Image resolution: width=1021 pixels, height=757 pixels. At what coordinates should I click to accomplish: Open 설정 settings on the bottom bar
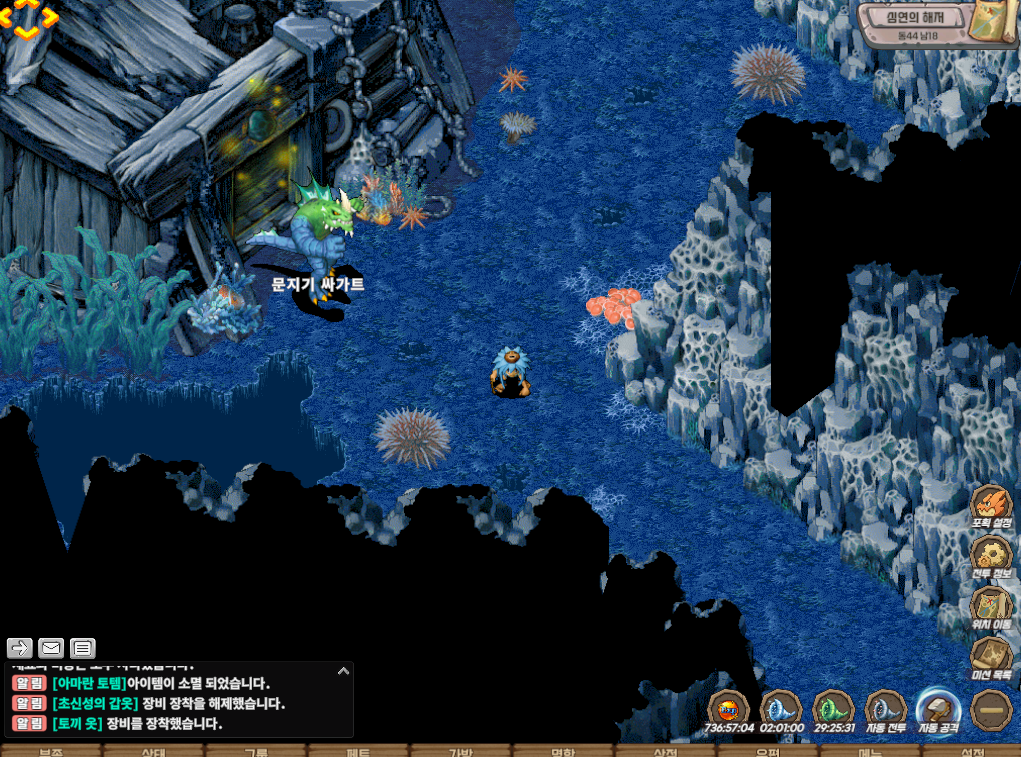(971, 751)
